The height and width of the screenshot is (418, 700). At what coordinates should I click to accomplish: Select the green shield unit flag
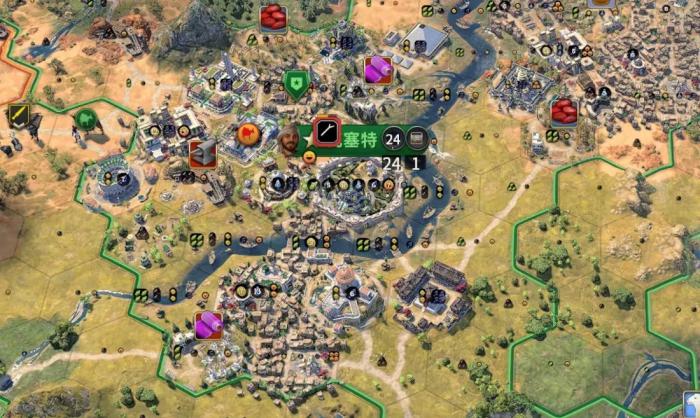(294, 82)
